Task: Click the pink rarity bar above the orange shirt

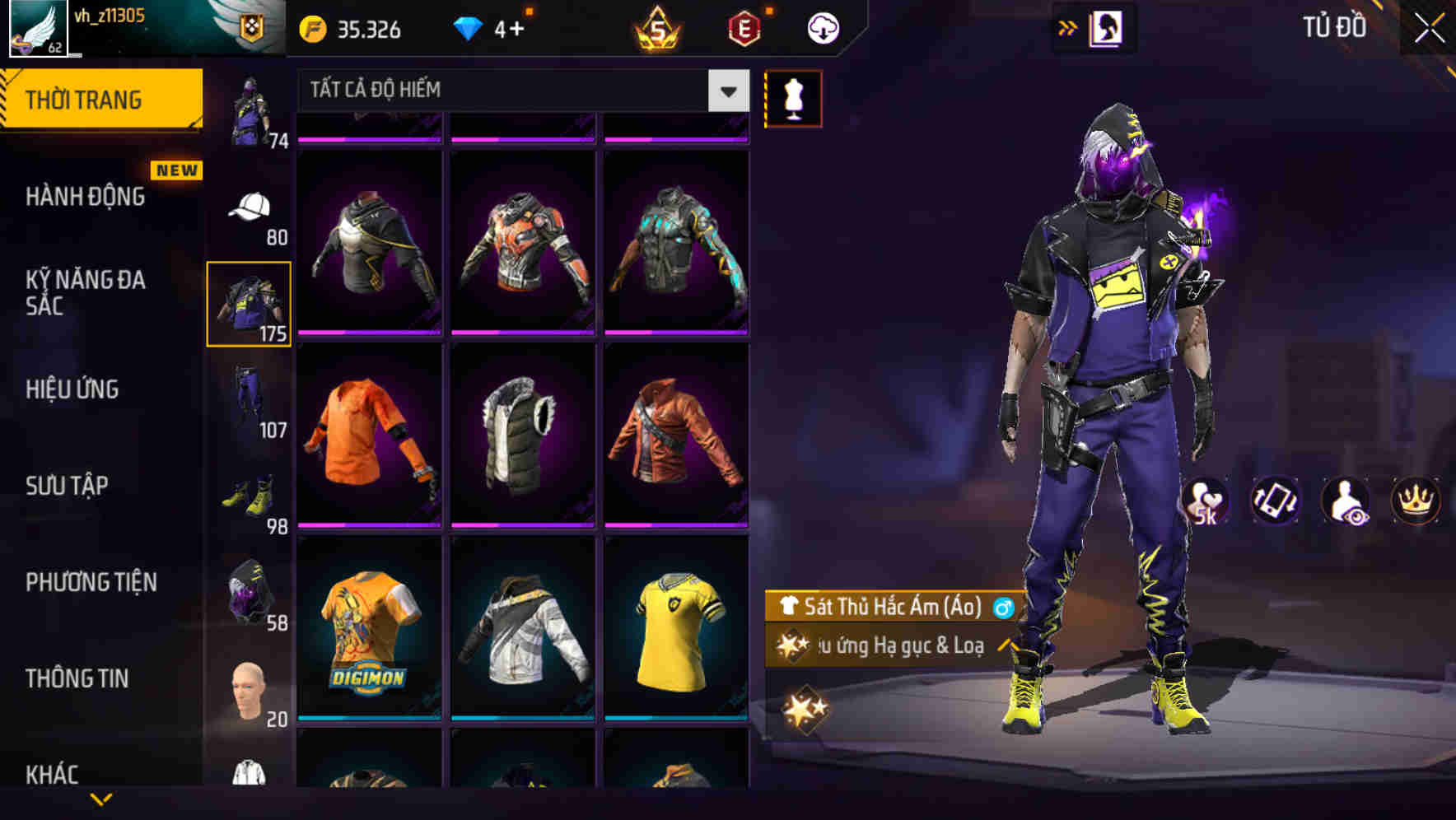Action: (x=371, y=333)
